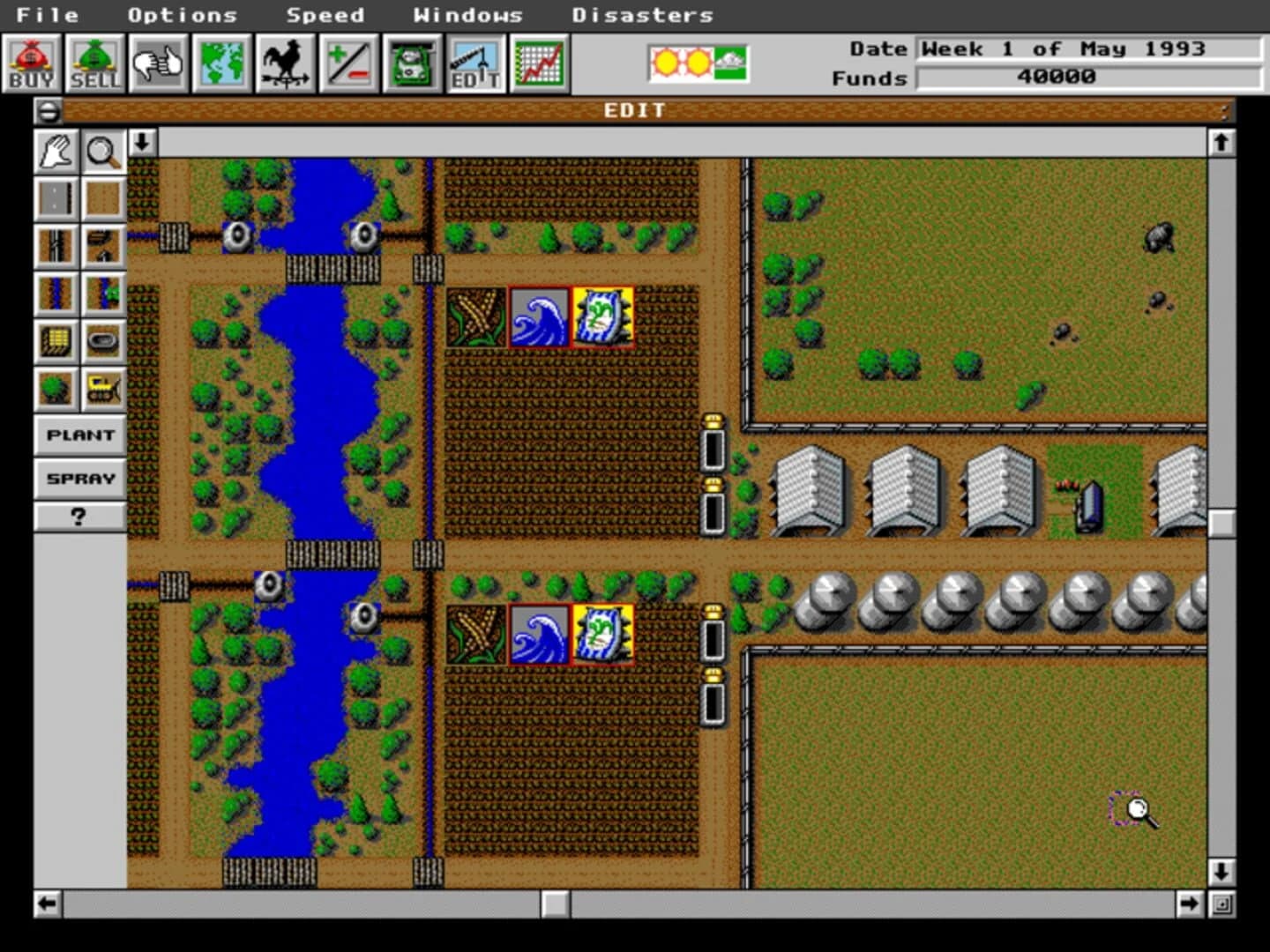Select the road tool in the sidebar

point(56,197)
